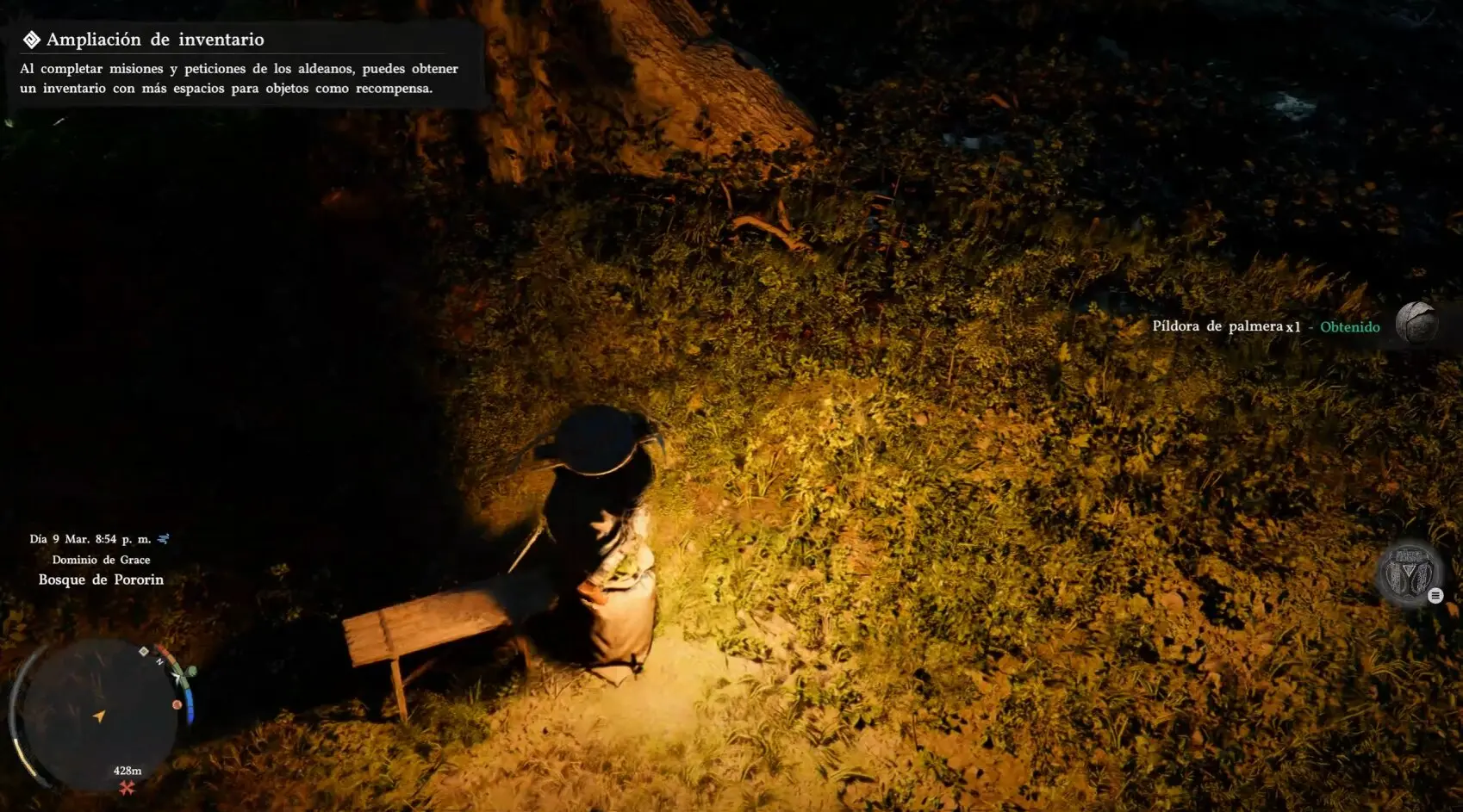Screen dimensions: 1463x812
Task: Click the Ampliación de inventario tutorial tip
Action: [240, 64]
